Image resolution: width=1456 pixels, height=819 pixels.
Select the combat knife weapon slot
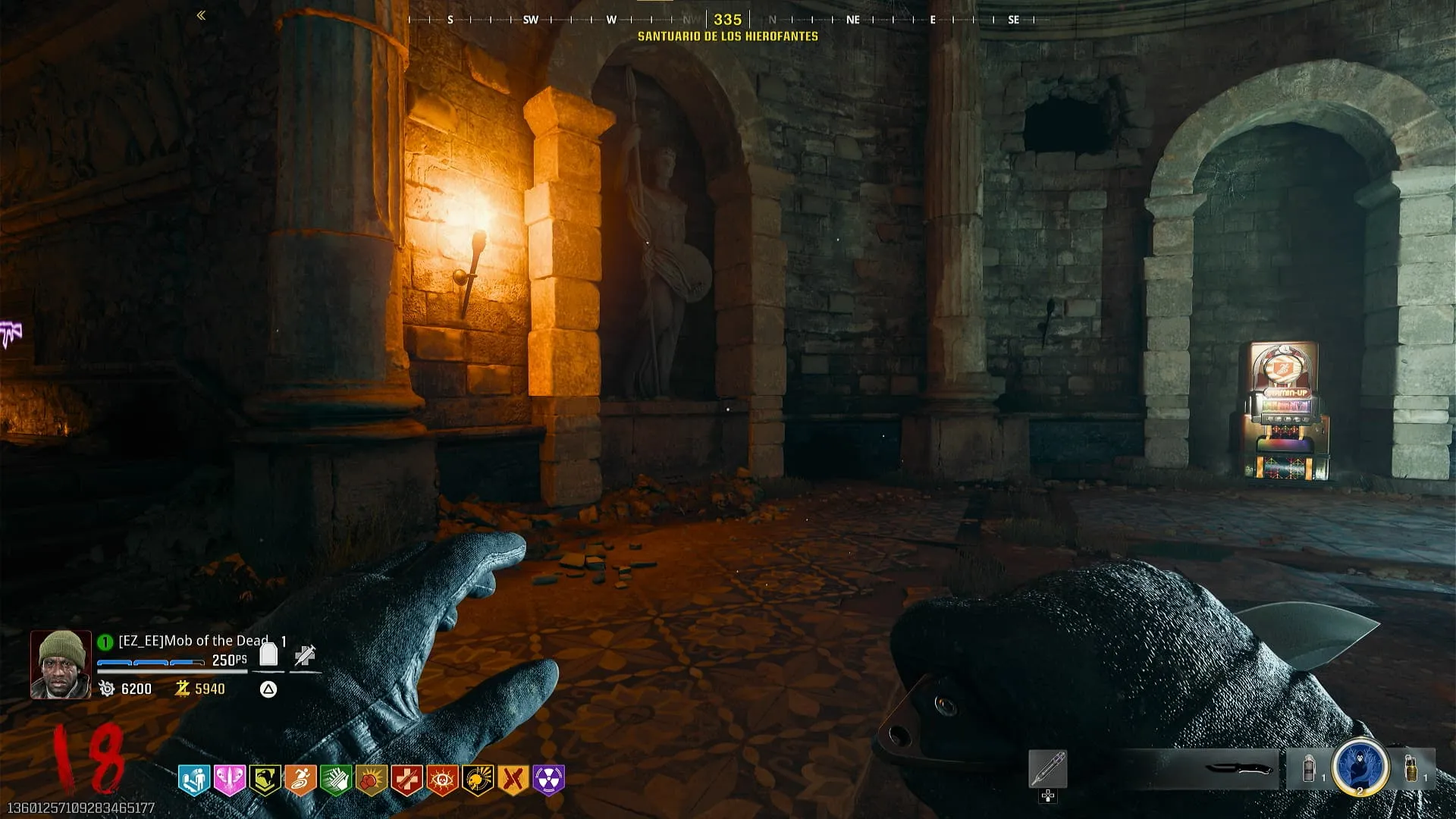(x=1238, y=769)
